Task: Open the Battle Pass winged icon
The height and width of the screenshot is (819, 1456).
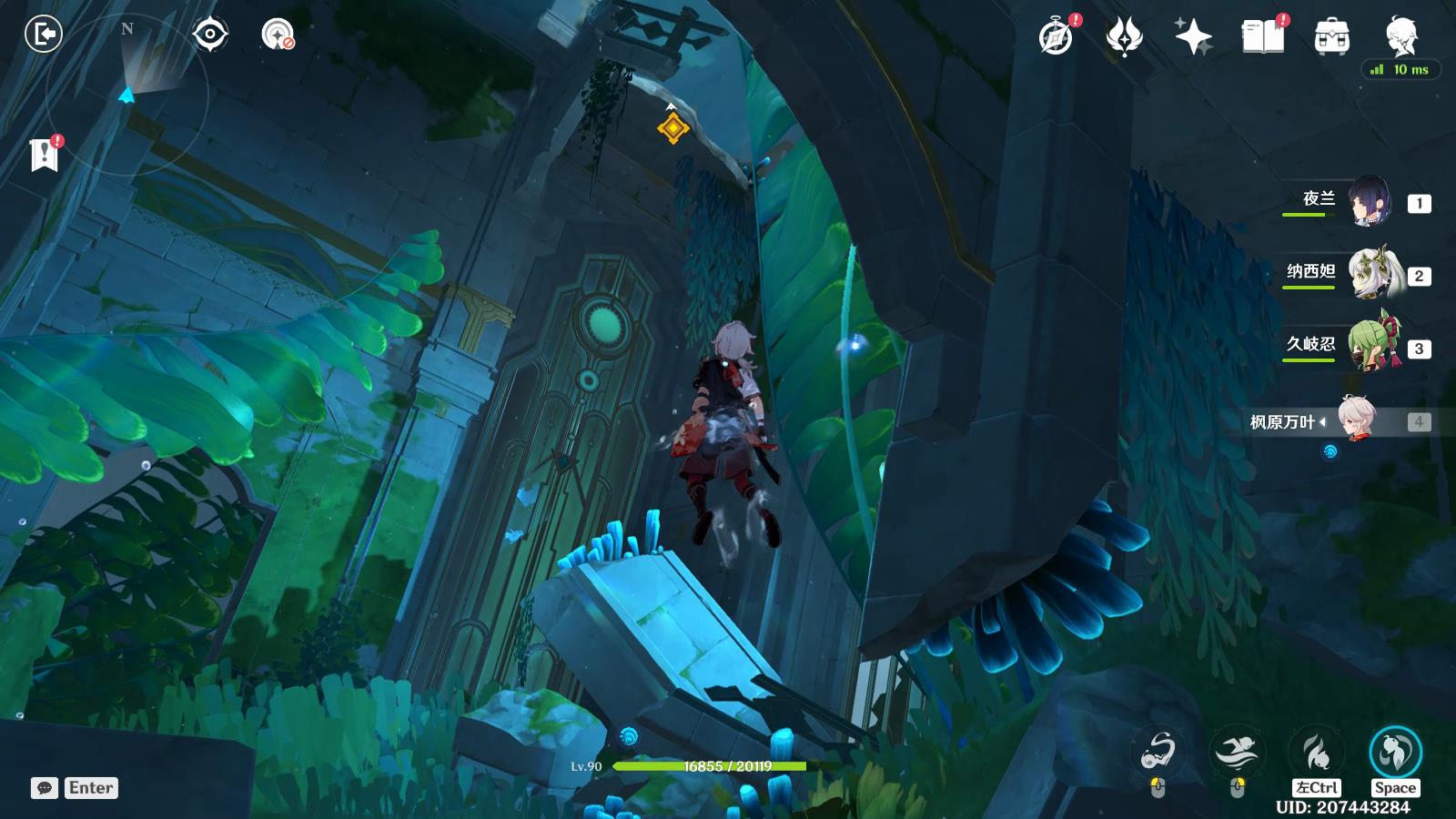Action: tap(1124, 37)
